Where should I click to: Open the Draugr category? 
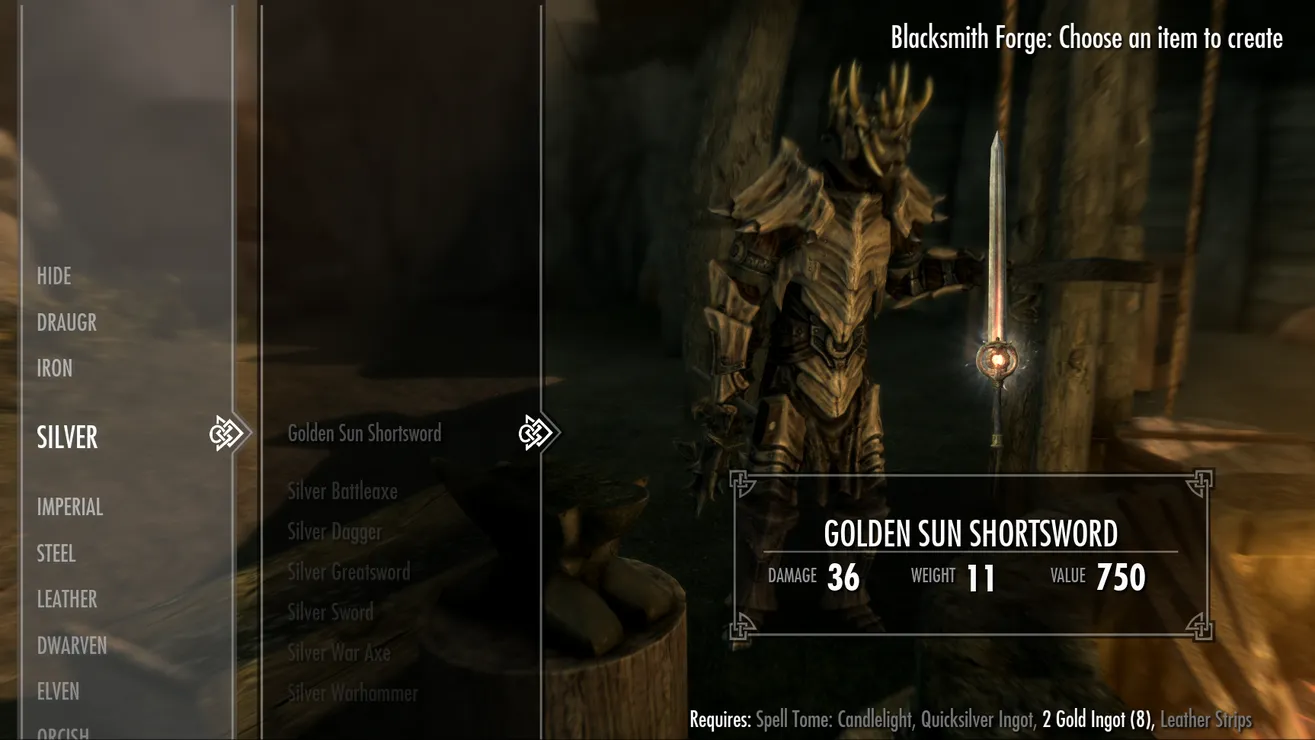66,322
